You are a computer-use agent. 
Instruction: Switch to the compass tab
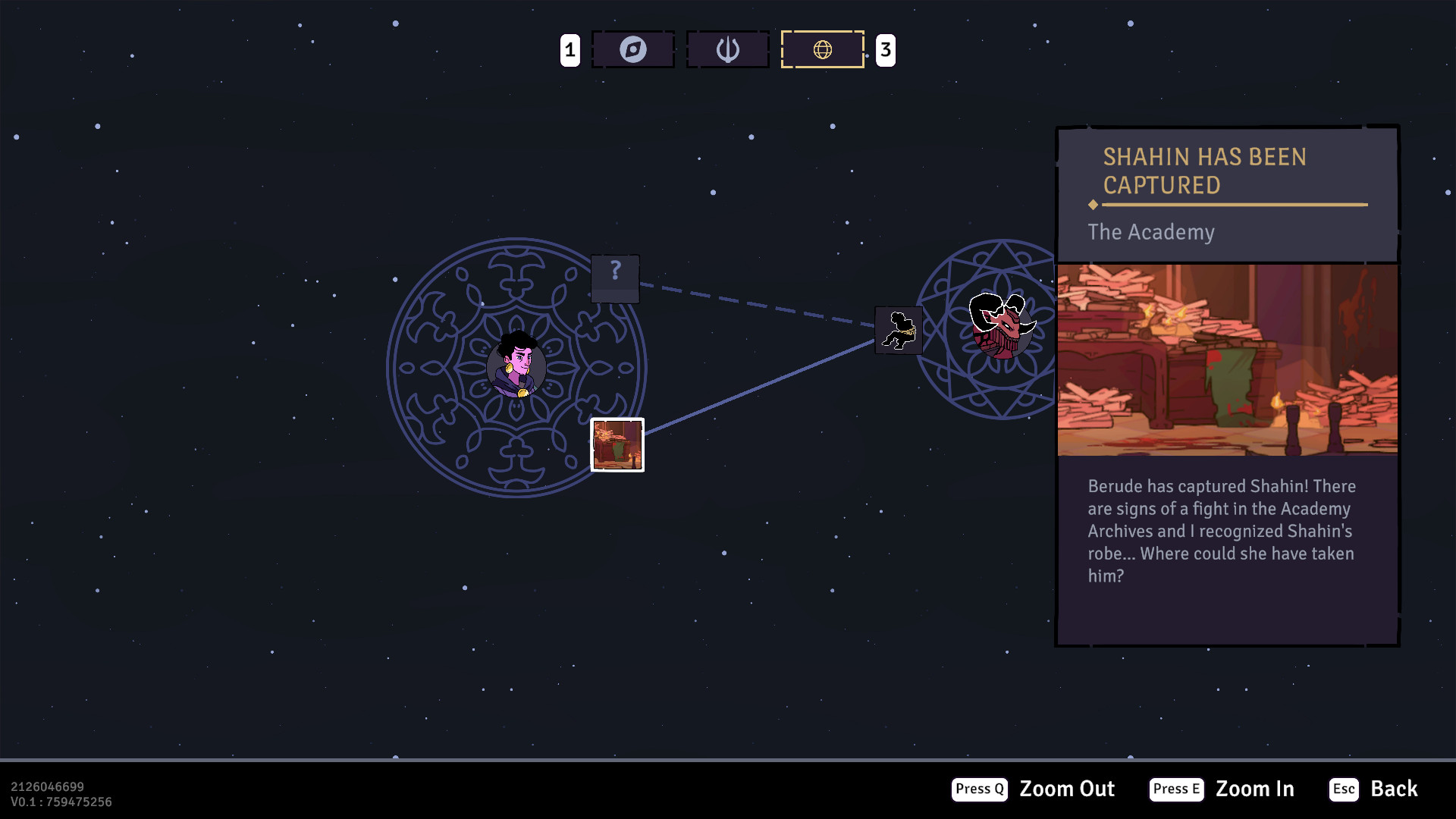pos(633,50)
